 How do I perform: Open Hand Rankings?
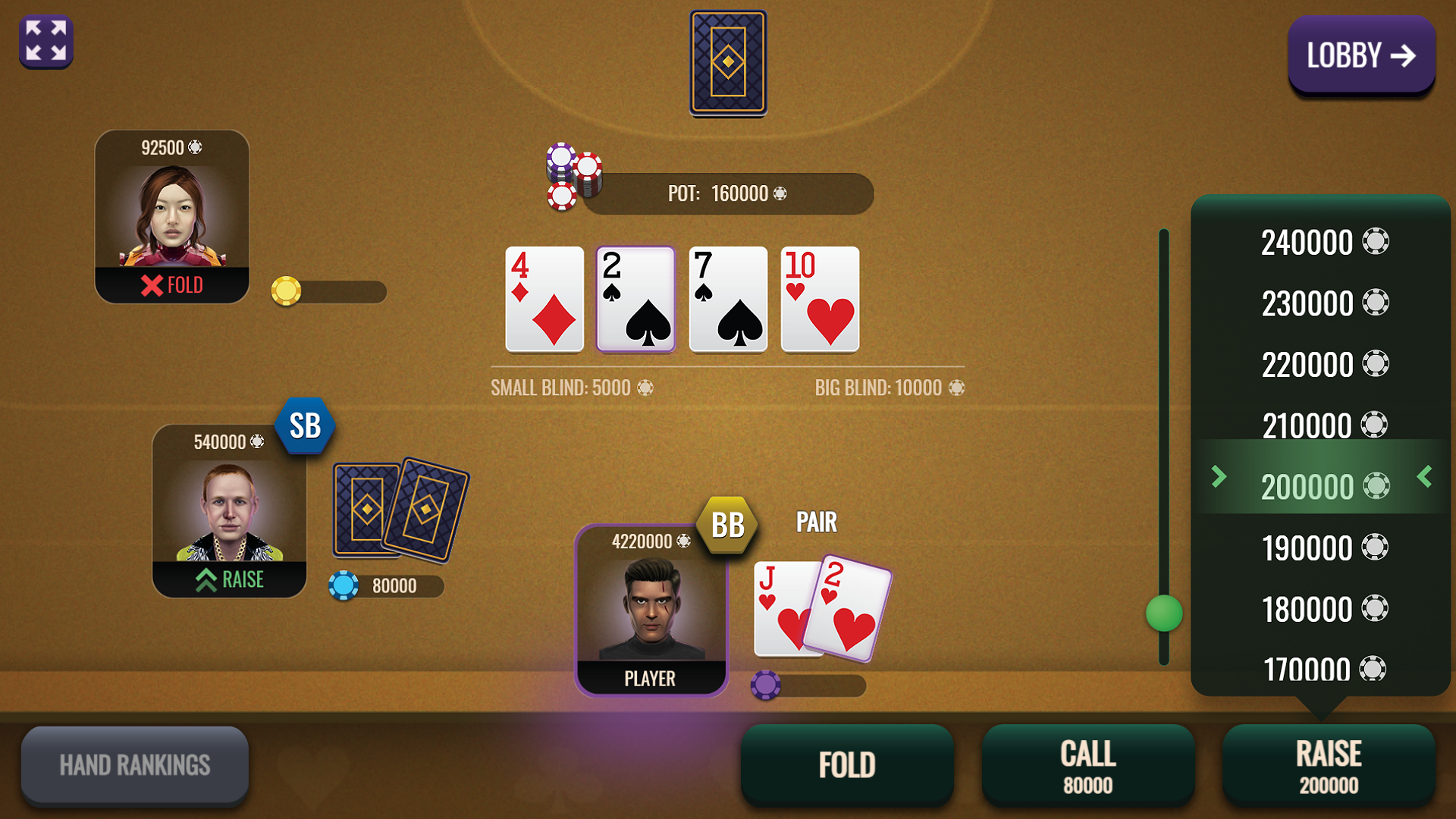pos(135,764)
